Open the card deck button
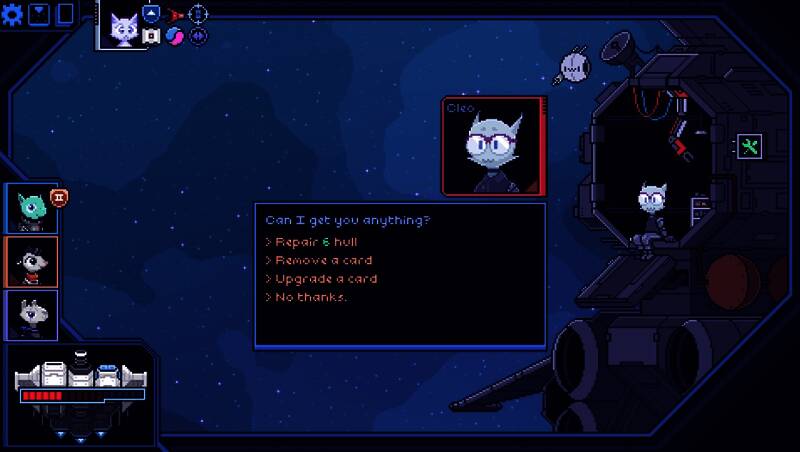 66,14
